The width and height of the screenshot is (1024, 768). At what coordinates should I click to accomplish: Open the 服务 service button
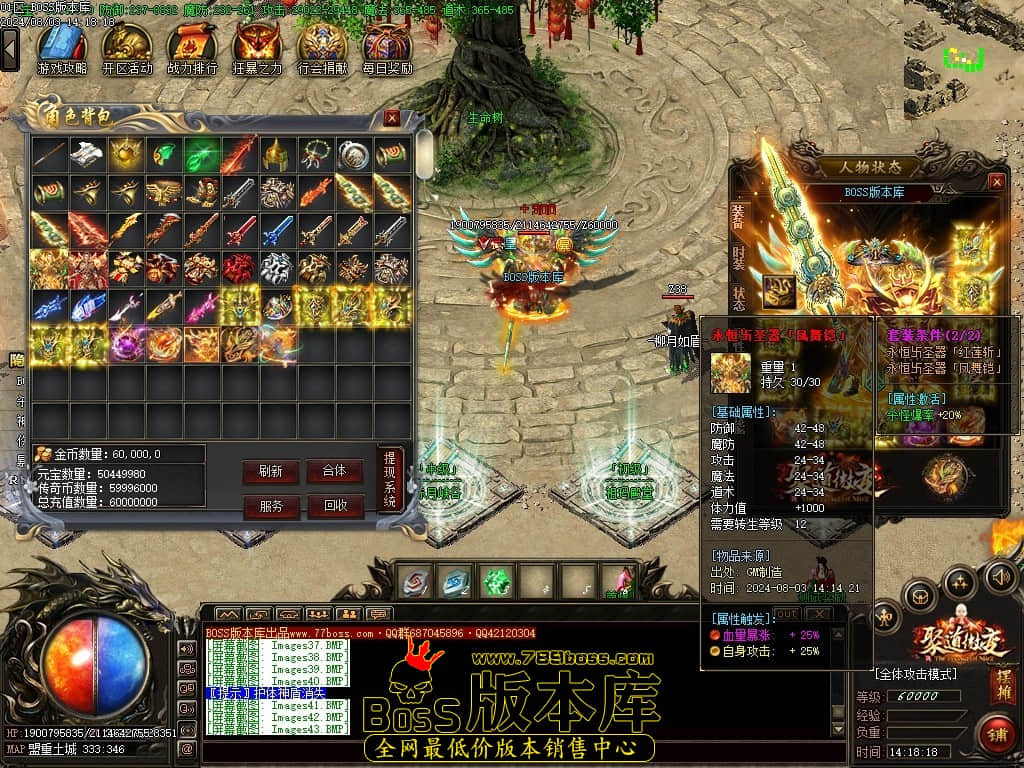270,506
